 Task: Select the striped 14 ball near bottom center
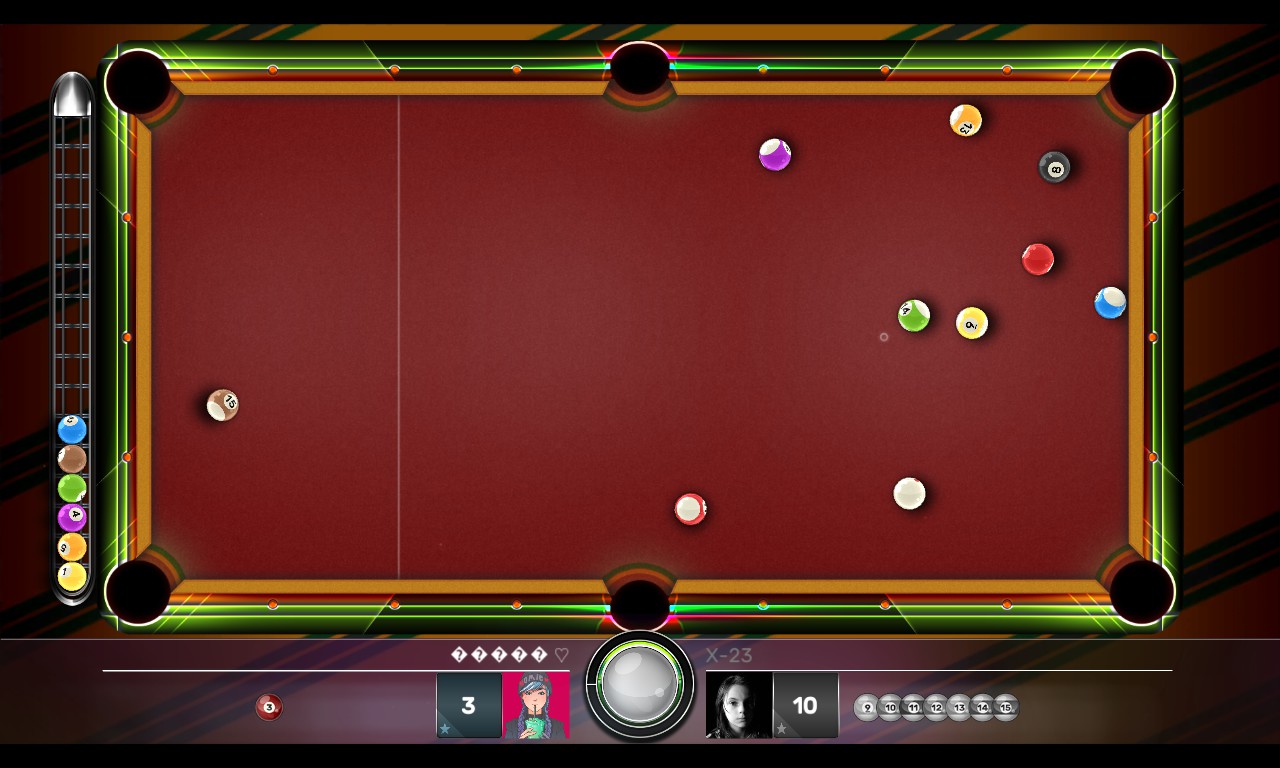coord(690,508)
